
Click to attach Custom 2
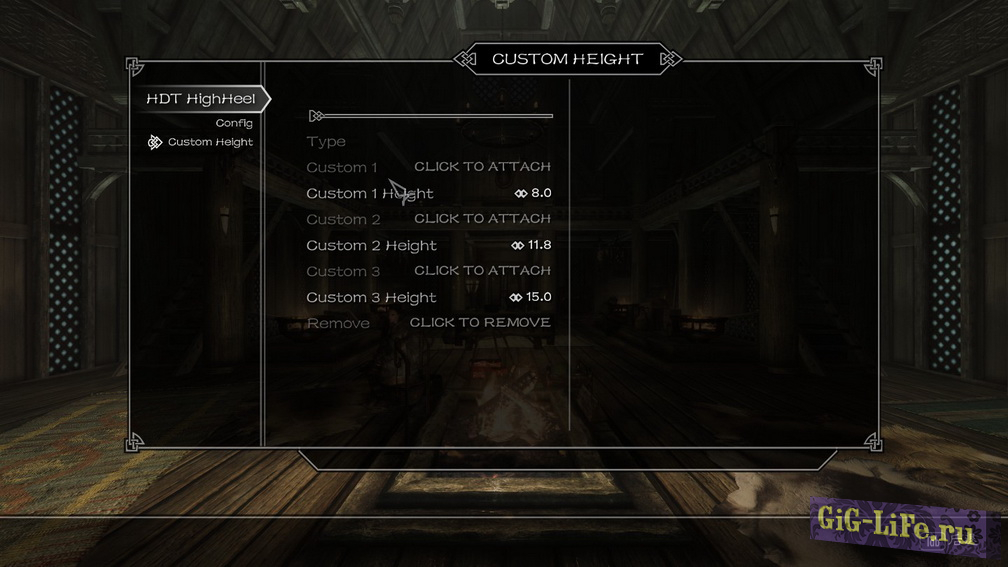(482, 219)
